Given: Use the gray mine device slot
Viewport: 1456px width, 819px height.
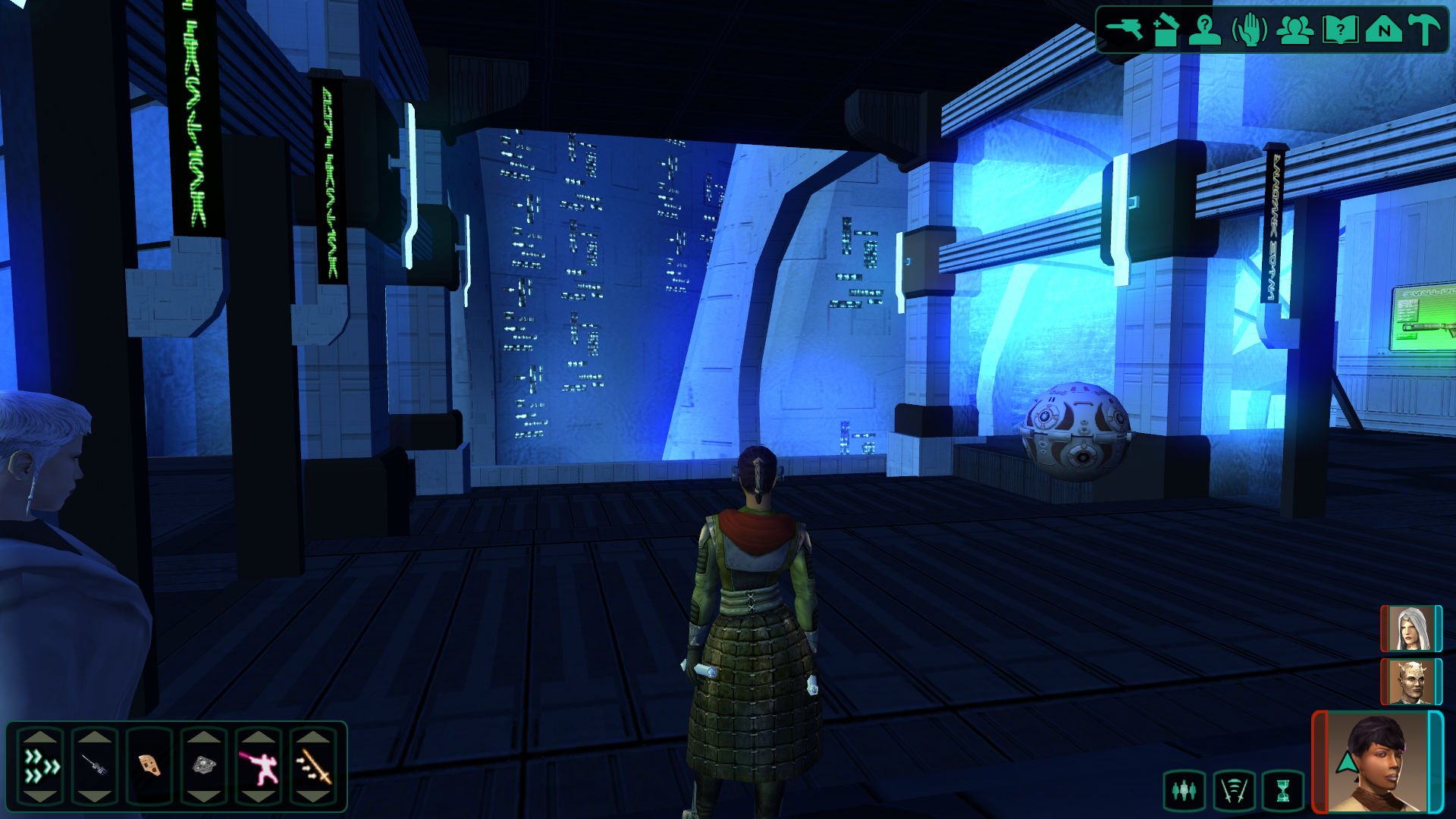Looking at the screenshot, I should tap(204, 766).
